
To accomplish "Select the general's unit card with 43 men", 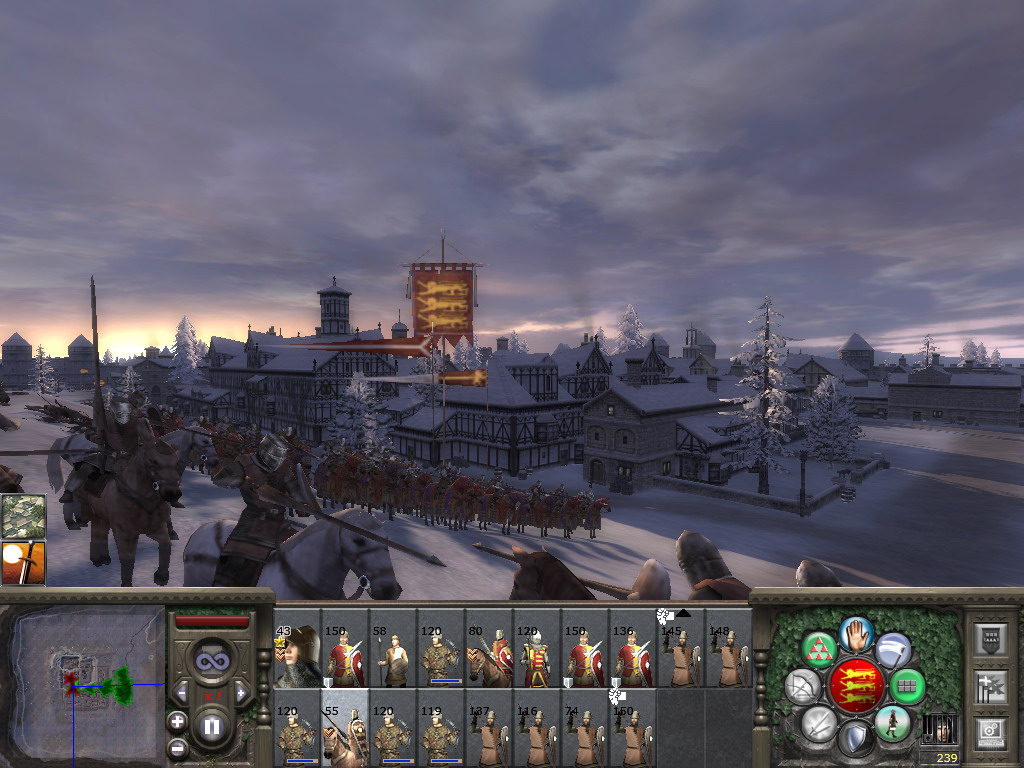I will (296, 657).
